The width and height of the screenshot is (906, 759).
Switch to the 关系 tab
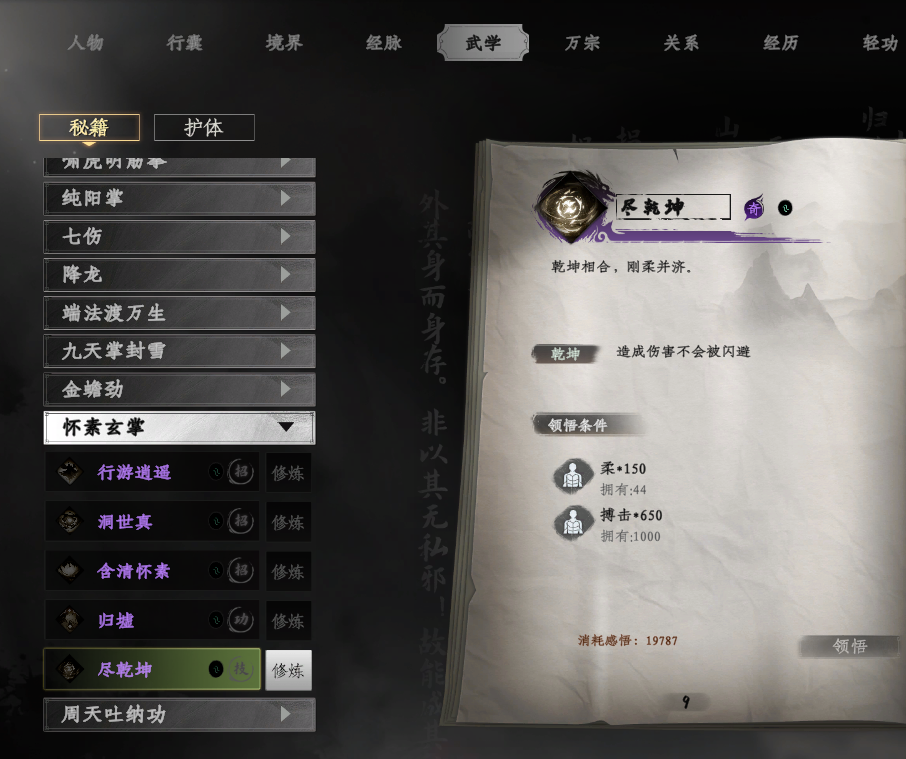pyautogui.click(x=681, y=43)
